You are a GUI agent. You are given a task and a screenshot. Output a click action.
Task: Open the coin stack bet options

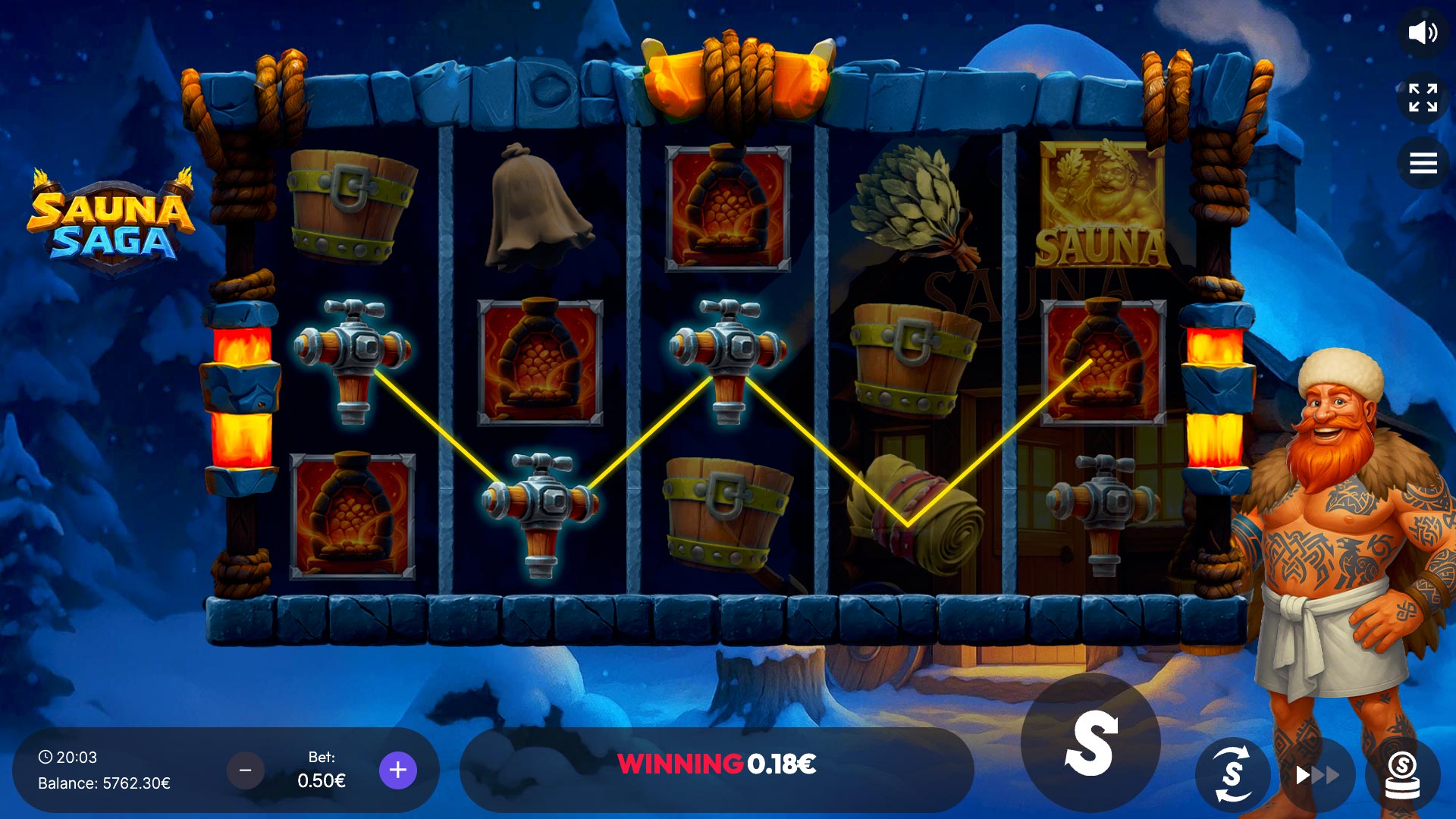tap(1402, 775)
